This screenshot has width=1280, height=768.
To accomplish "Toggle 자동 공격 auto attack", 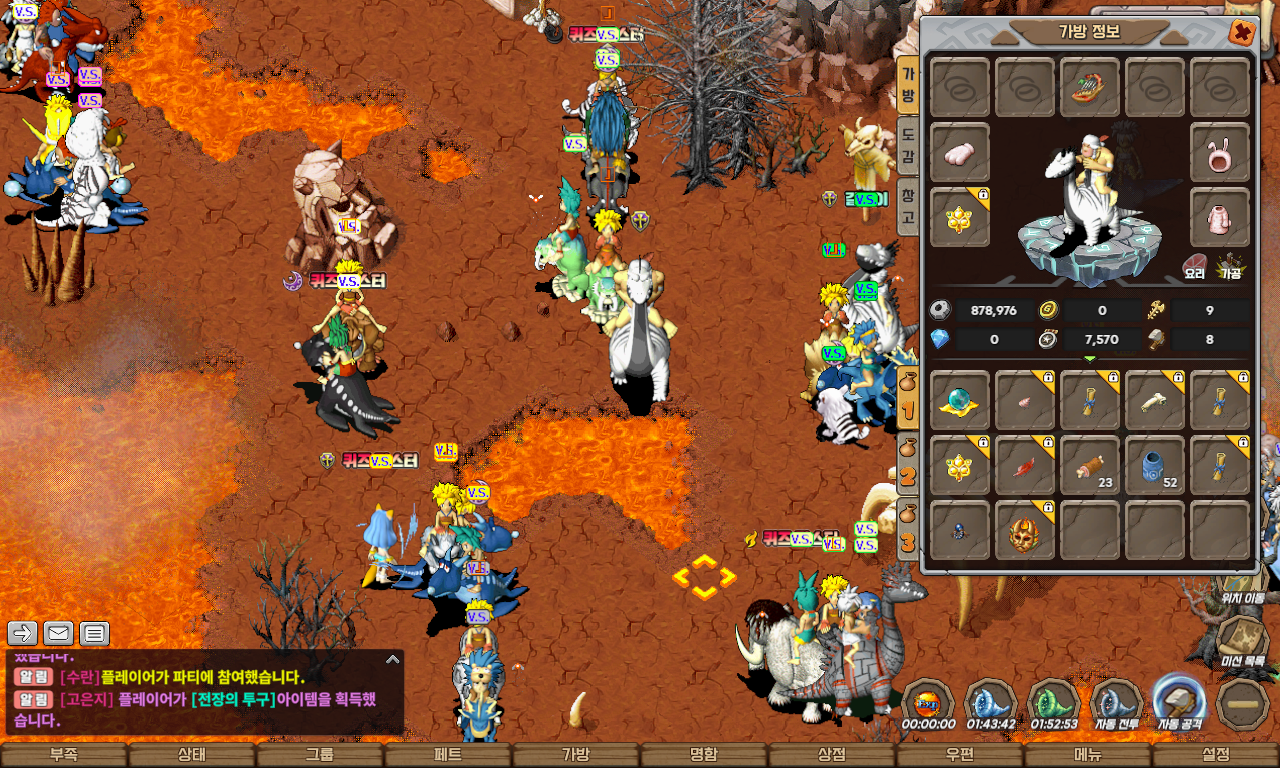I will pyautogui.click(x=1180, y=702).
